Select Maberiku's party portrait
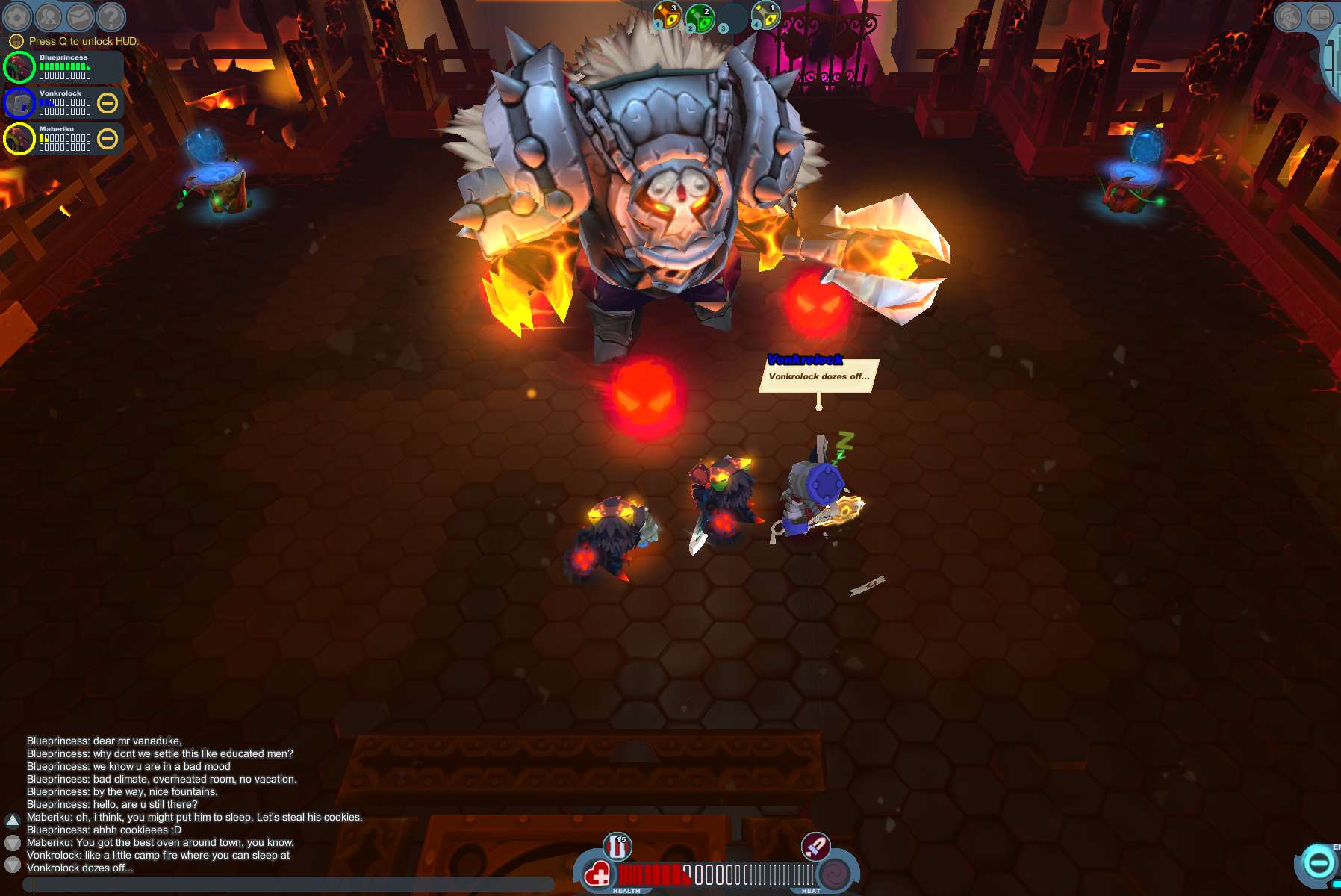 pyautogui.click(x=19, y=139)
